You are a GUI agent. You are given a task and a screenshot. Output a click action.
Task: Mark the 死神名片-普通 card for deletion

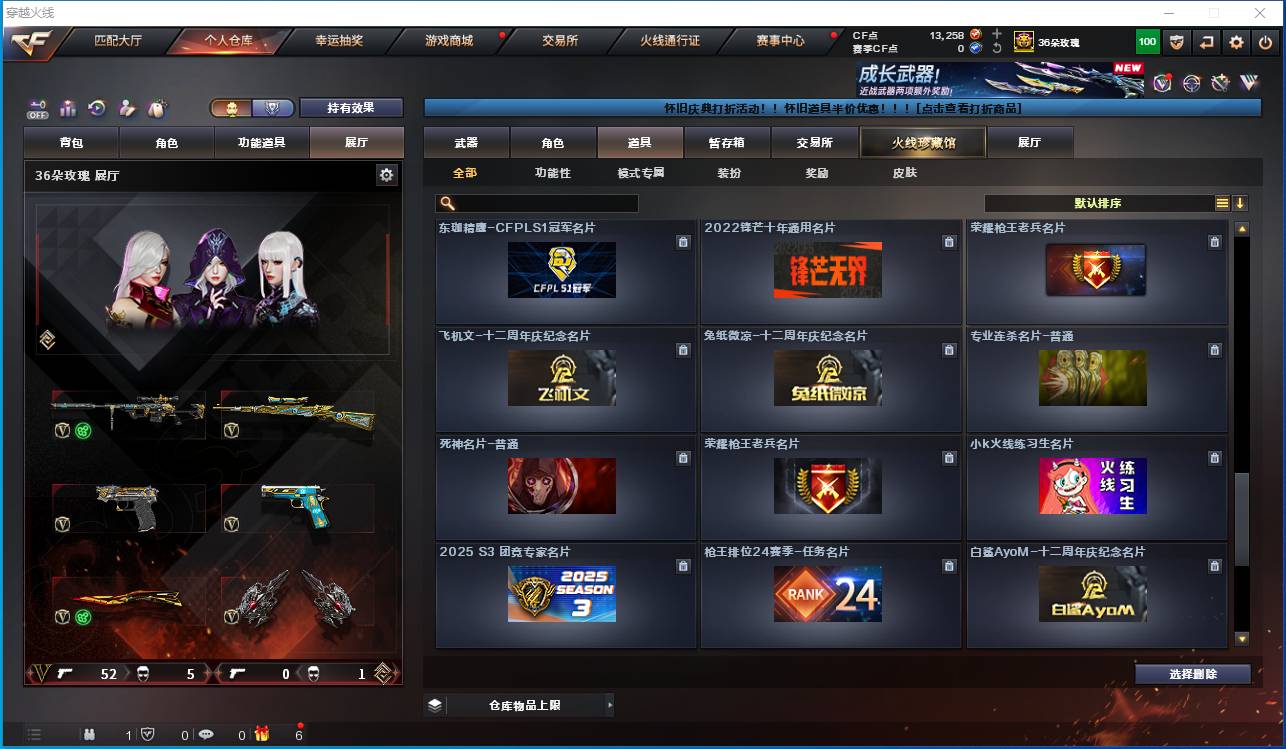(x=683, y=457)
